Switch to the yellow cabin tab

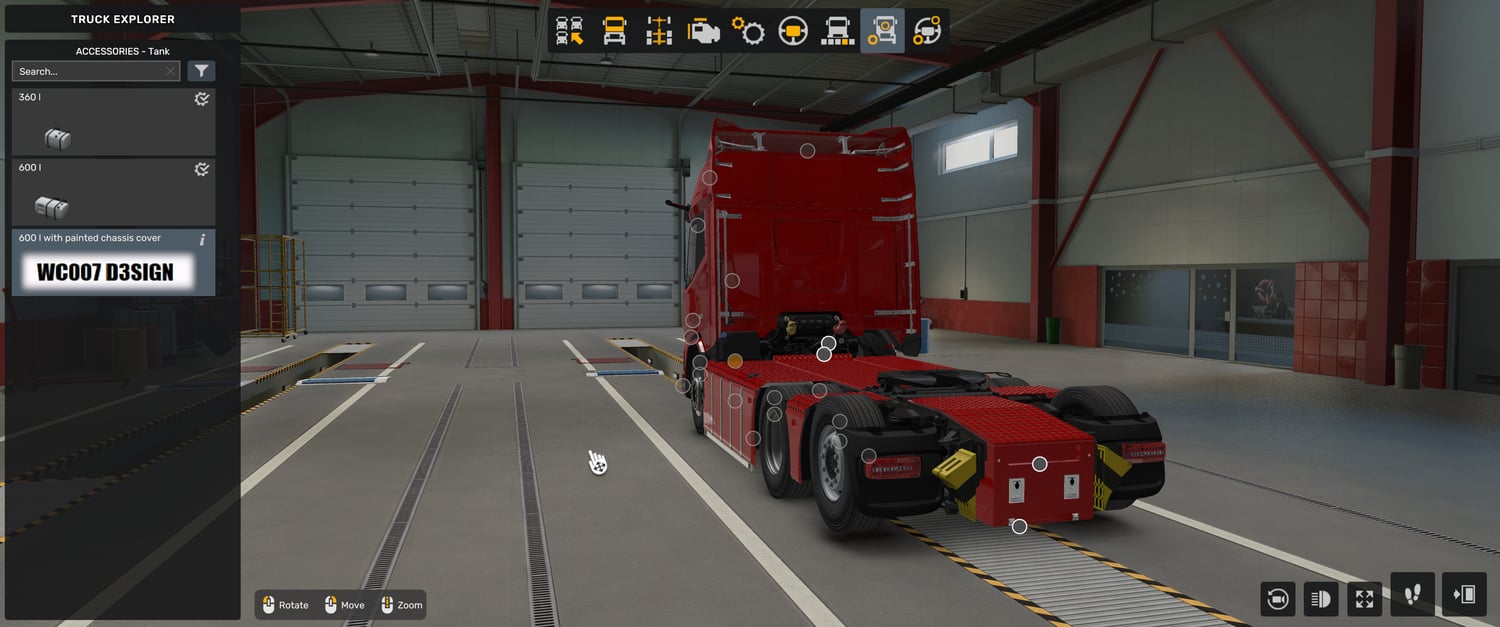click(614, 31)
